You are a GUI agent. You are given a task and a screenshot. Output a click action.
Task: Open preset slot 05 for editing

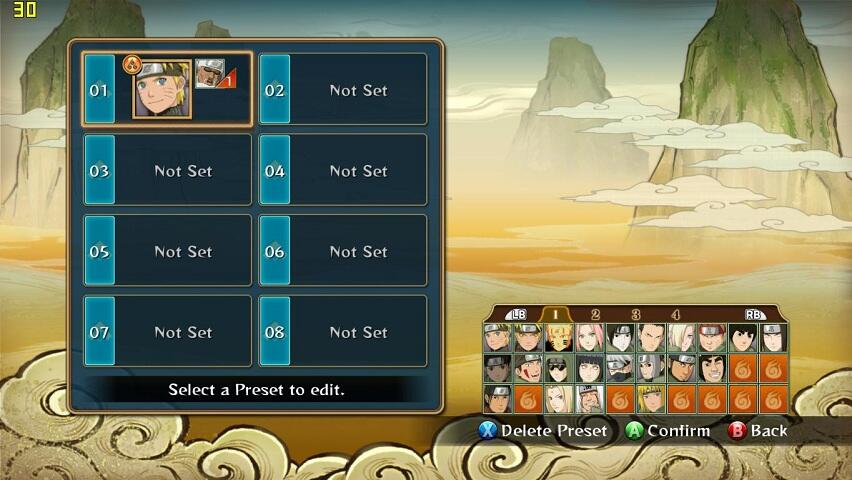(167, 251)
